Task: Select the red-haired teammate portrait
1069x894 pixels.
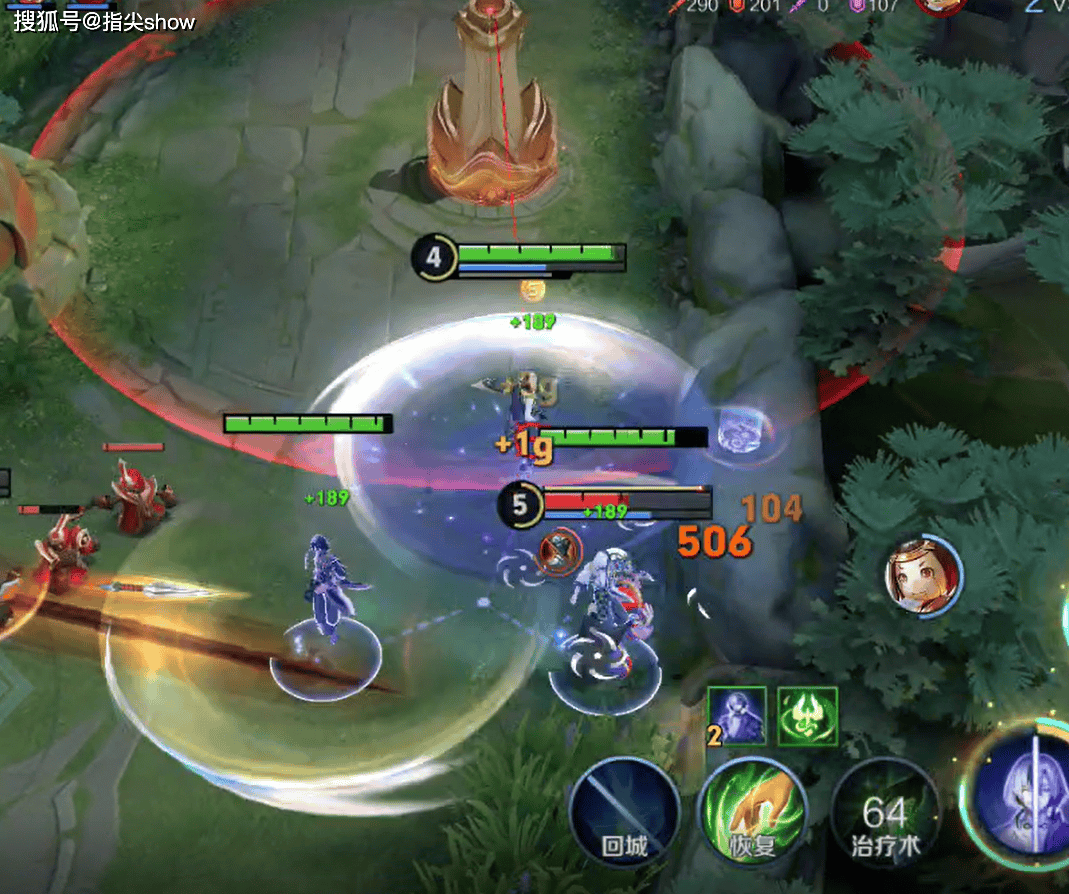Action: tap(923, 577)
